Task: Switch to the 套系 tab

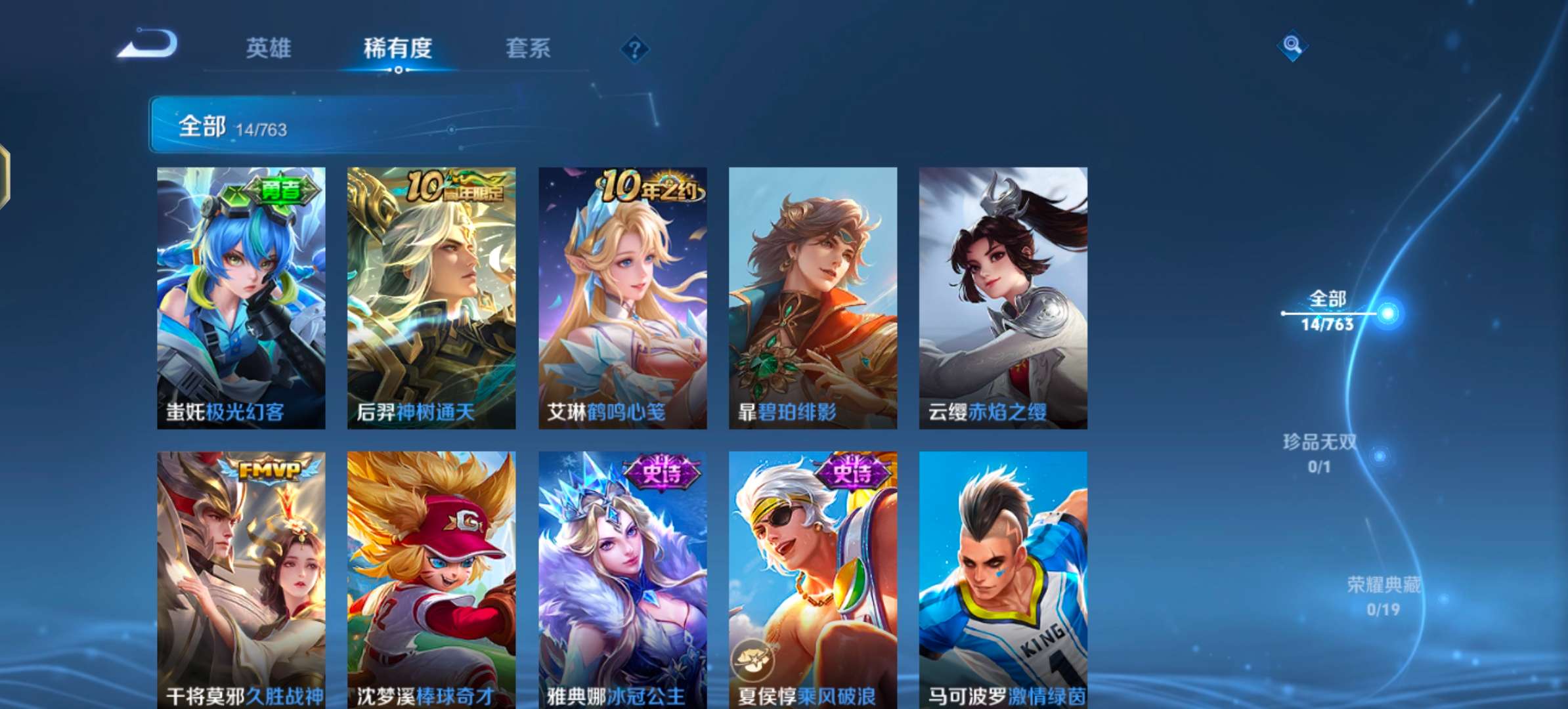Action: 527,49
